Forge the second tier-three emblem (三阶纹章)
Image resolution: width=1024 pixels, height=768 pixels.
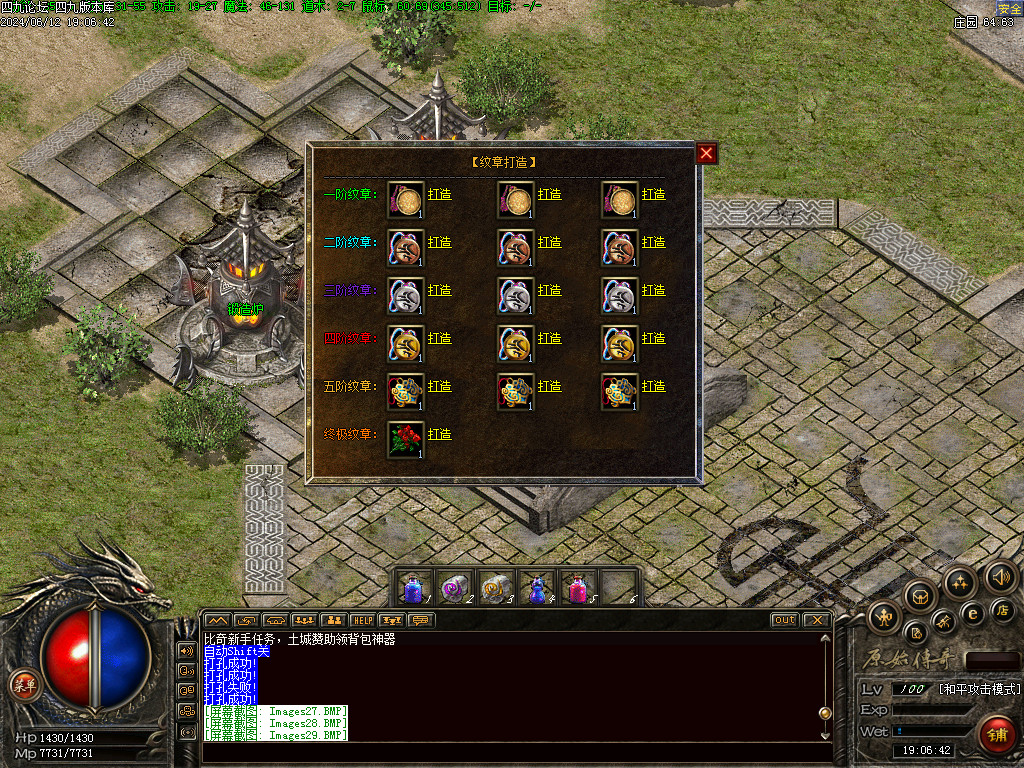(x=549, y=290)
